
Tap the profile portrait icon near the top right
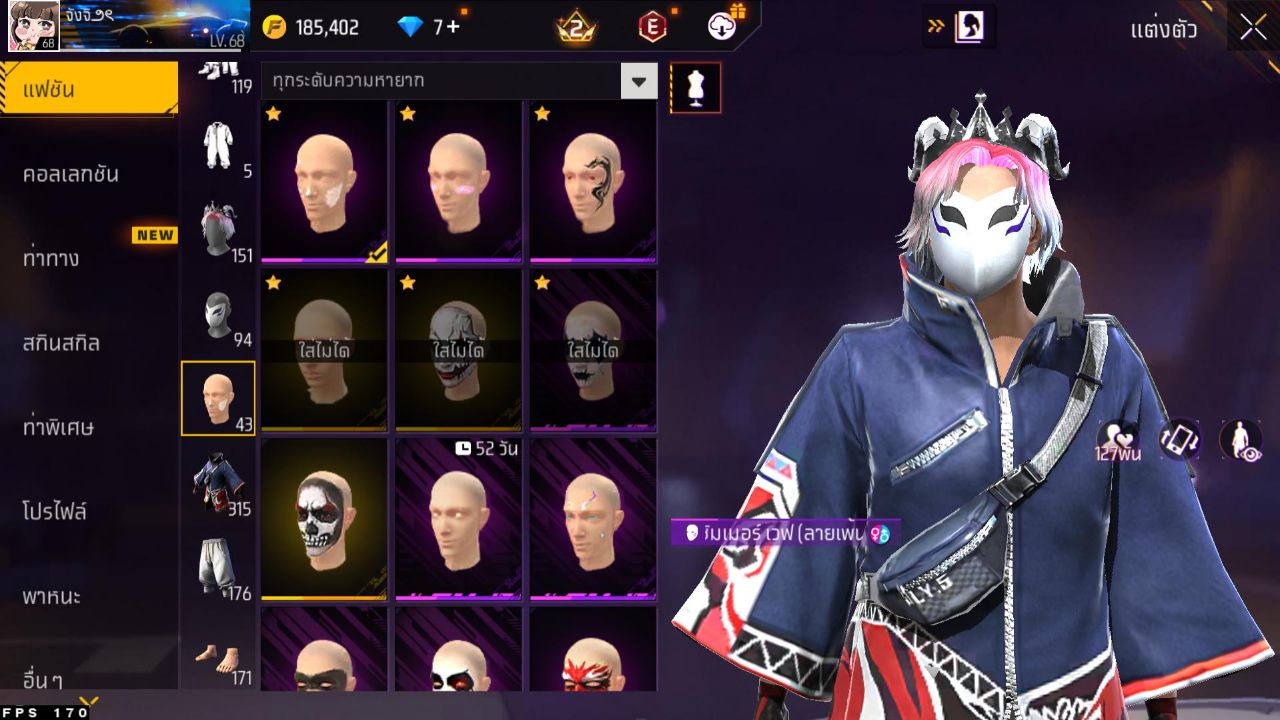tap(966, 28)
